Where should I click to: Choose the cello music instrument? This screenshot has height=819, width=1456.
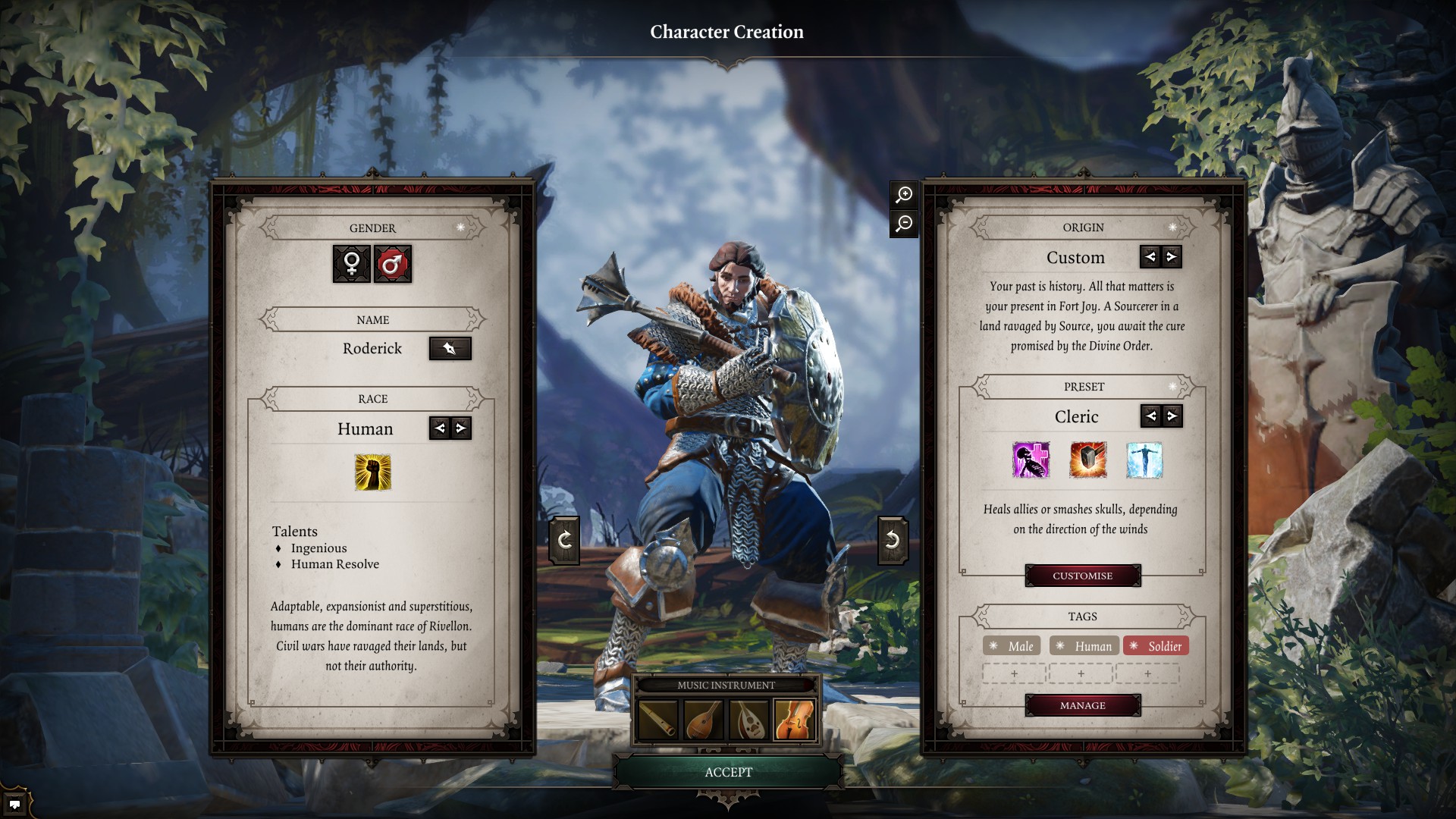tap(794, 719)
